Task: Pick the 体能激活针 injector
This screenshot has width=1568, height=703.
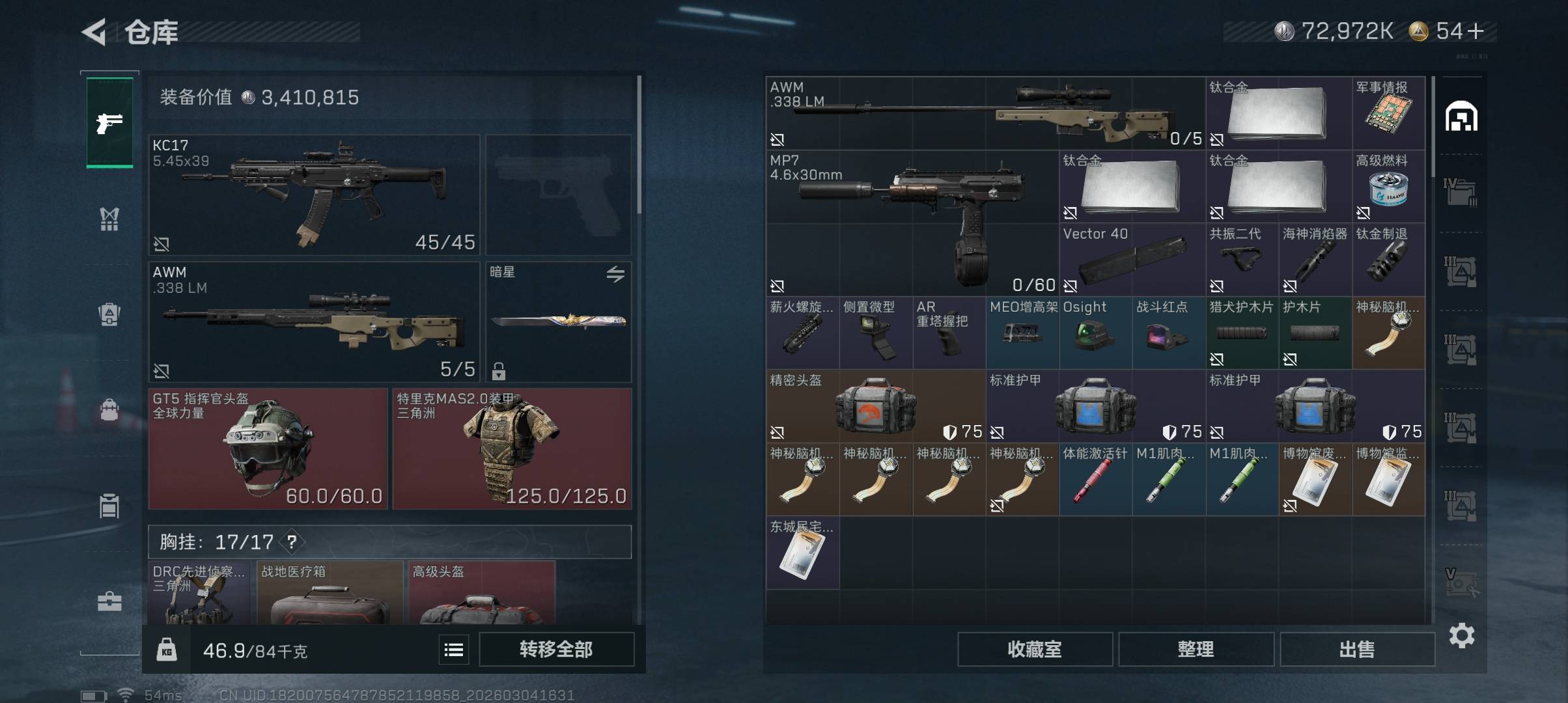Action: 1095,480
